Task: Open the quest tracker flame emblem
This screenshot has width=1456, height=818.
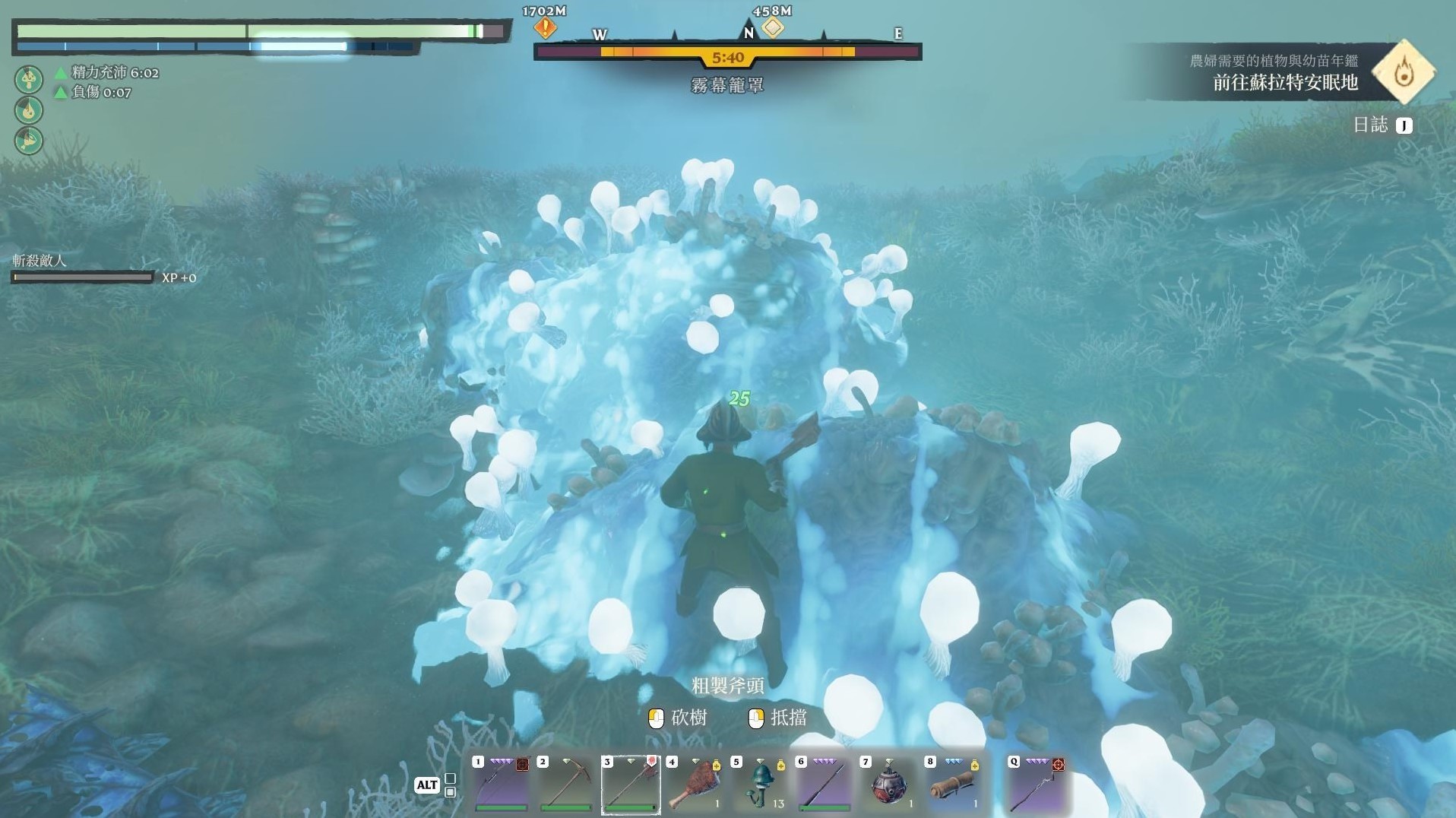Action: pos(1404,72)
